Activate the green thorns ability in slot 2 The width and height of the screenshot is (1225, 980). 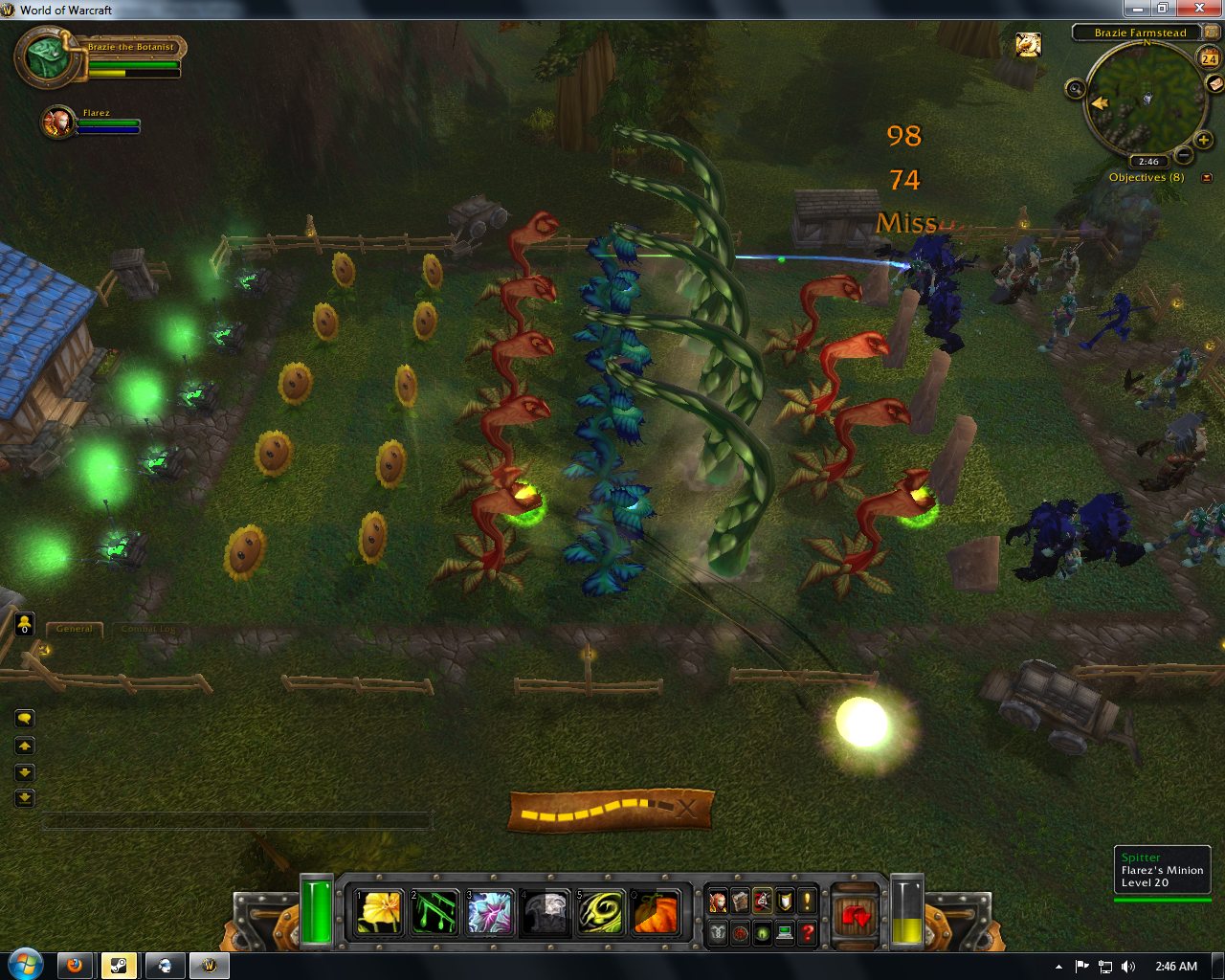434,912
